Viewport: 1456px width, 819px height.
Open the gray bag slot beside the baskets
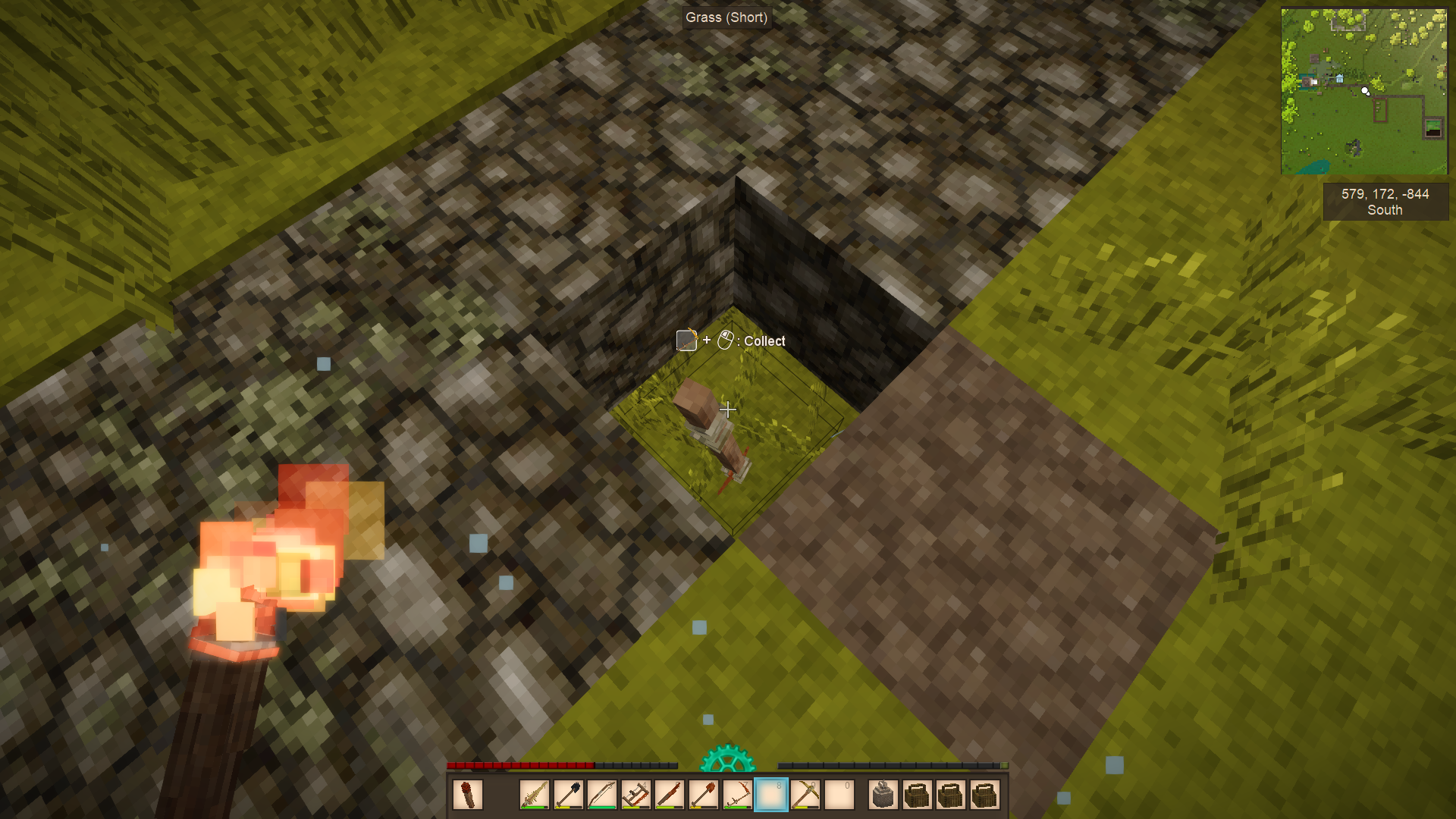[883, 795]
